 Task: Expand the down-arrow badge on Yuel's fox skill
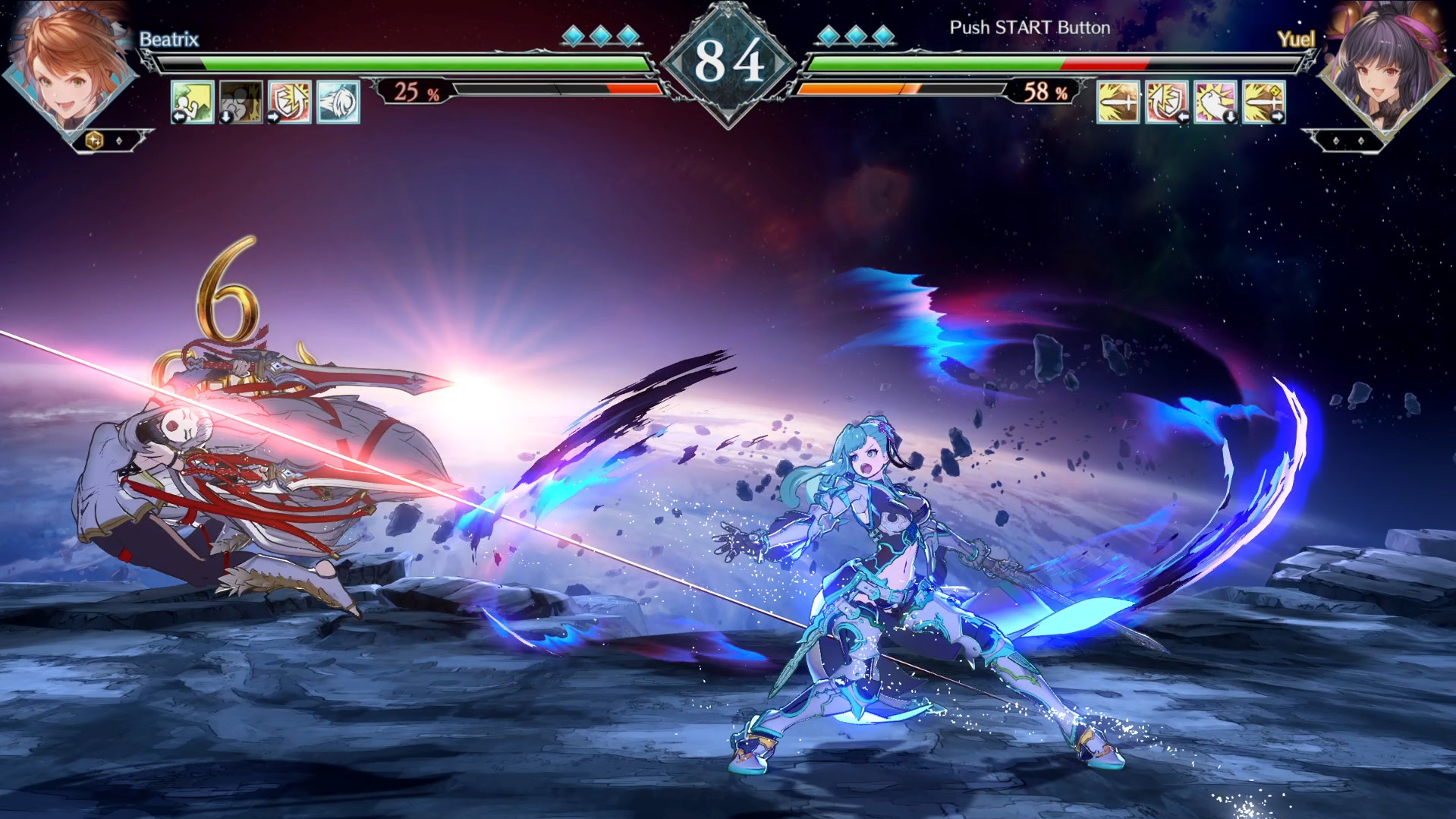pyautogui.click(x=1231, y=115)
